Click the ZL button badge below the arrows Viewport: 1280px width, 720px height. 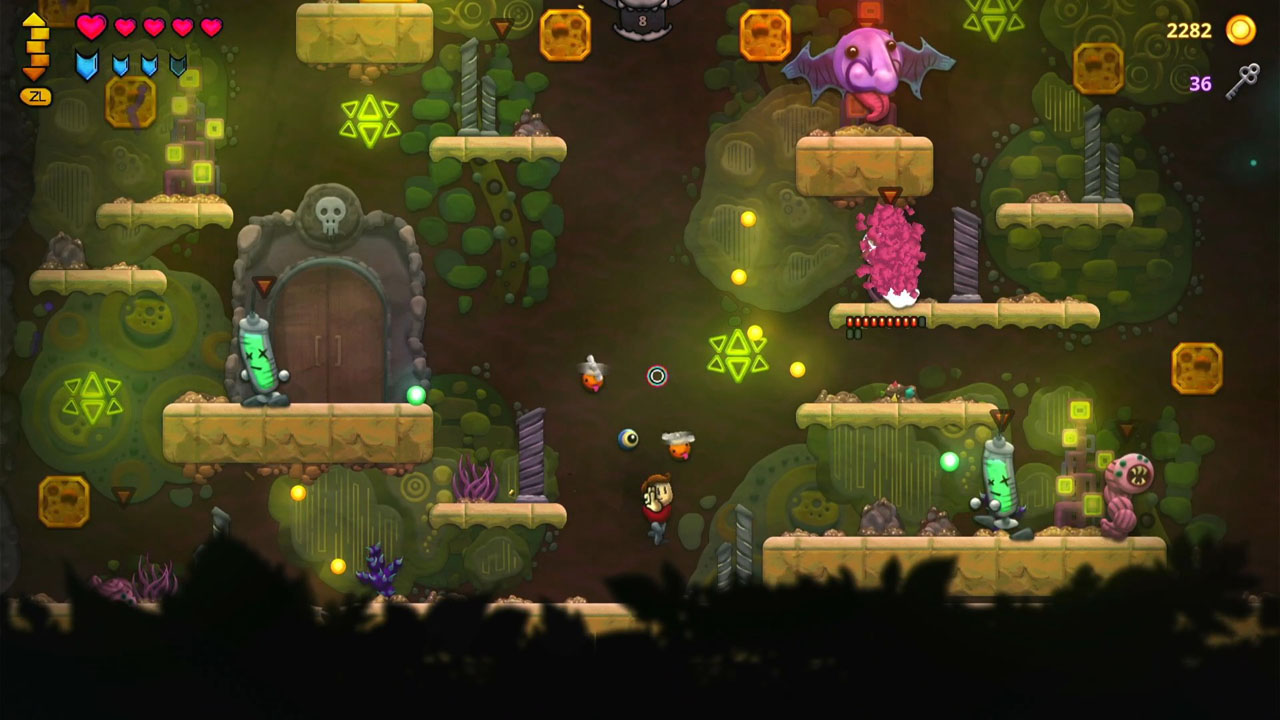[35, 97]
